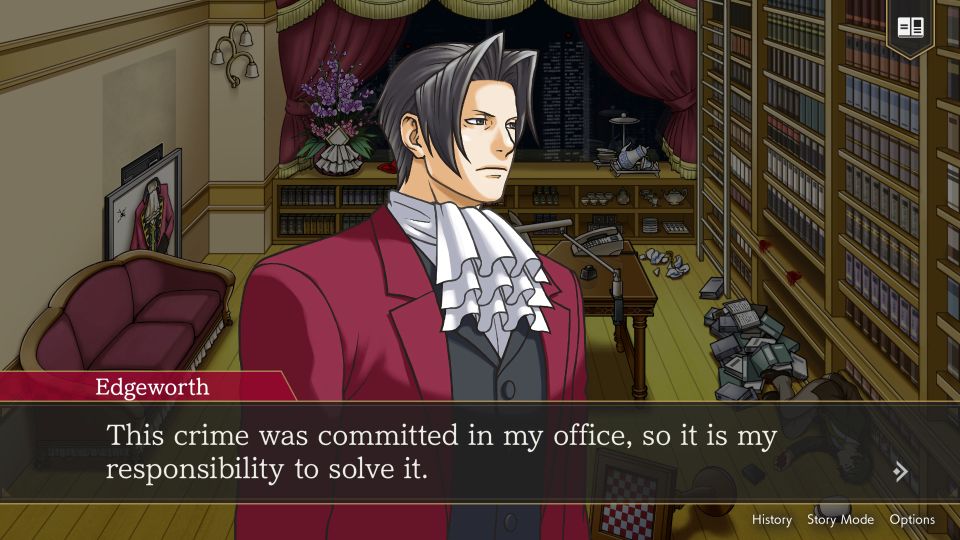
Task: Open the Options menu
Action: (x=912, y=520)
